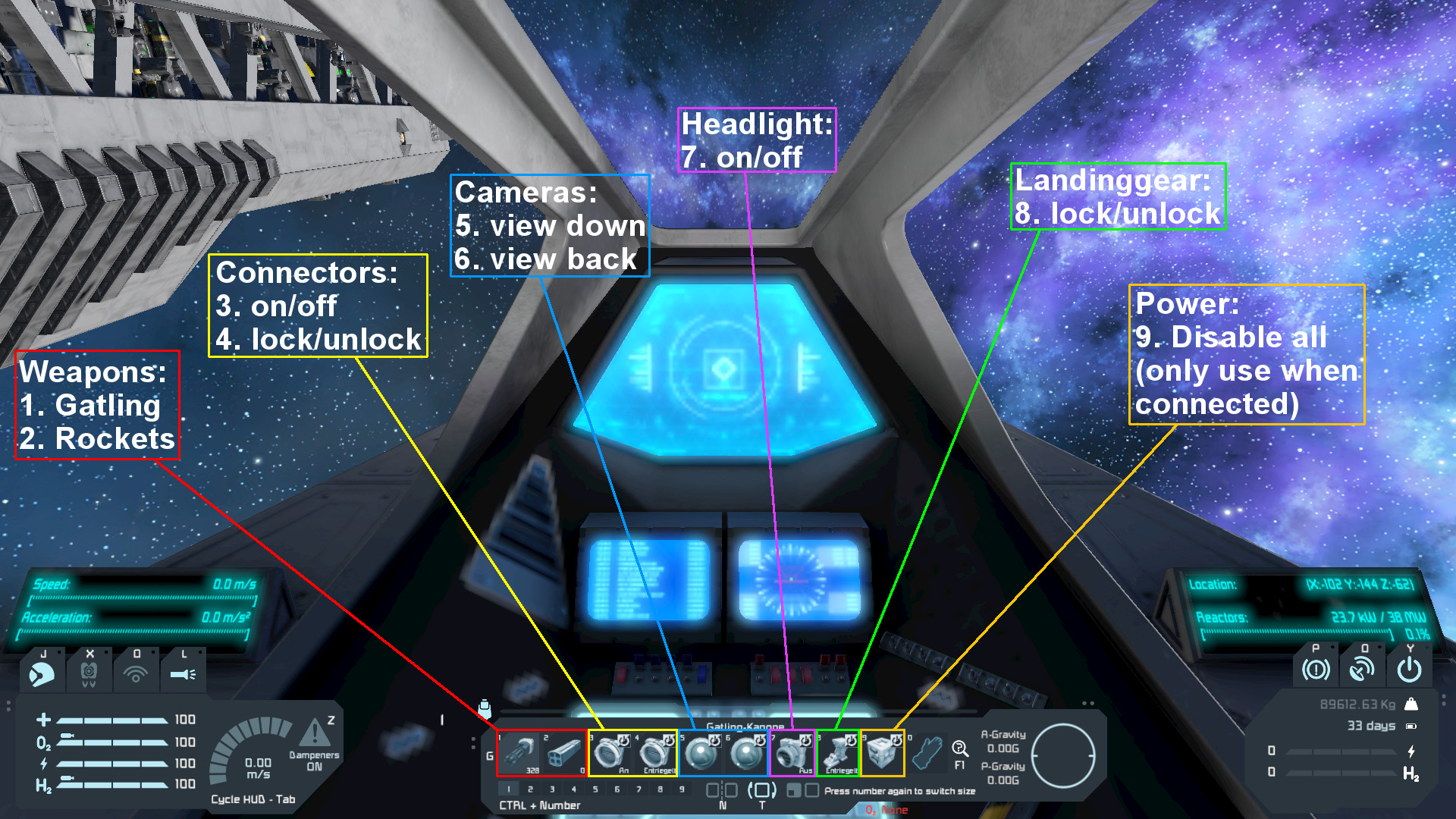Toggle the antenna dish icon
The width and height of the screenshot is (1456, 819).
(x=1362, y=670)
